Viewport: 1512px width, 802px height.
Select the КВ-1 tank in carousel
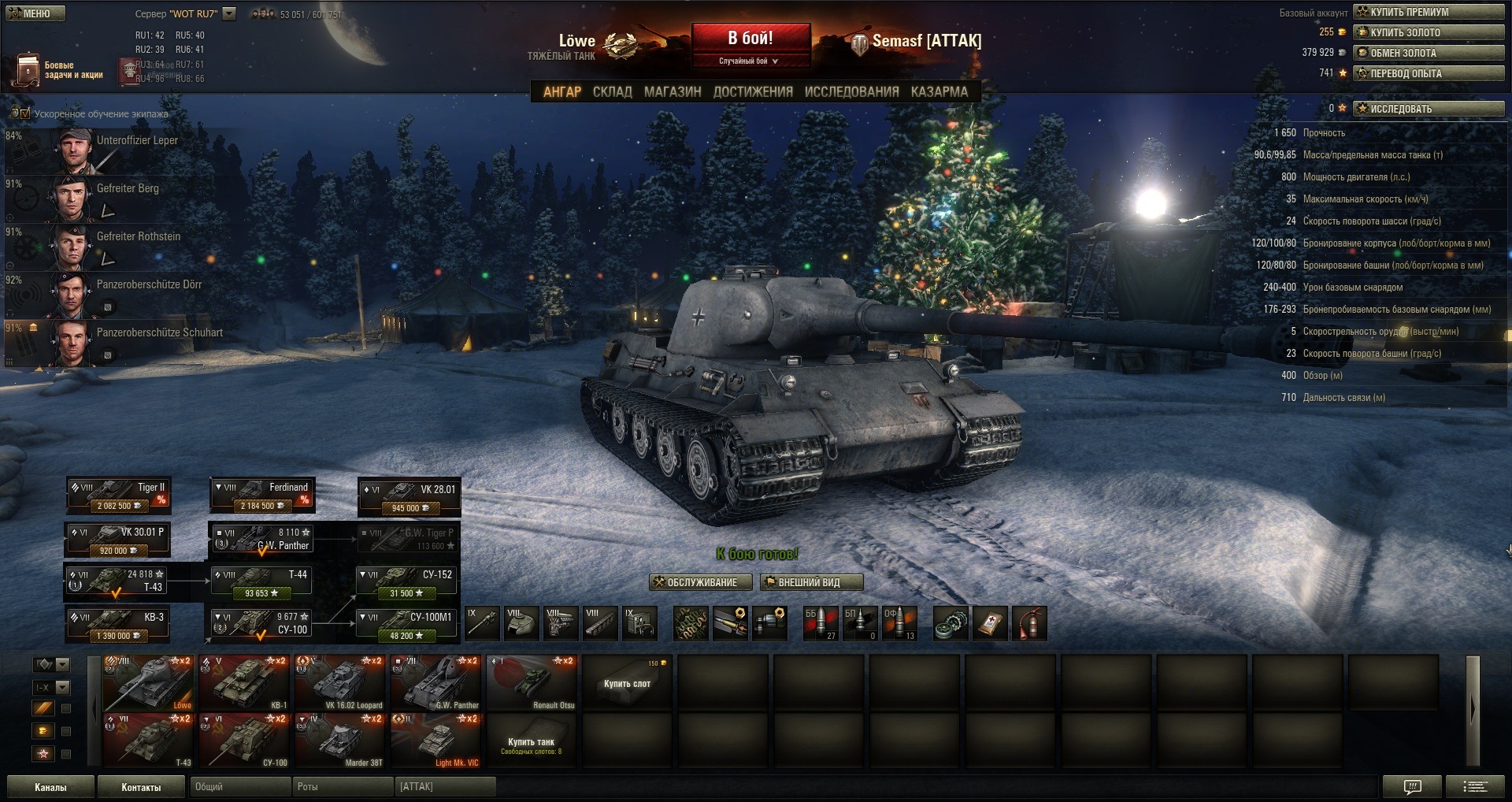click(244, 682)
